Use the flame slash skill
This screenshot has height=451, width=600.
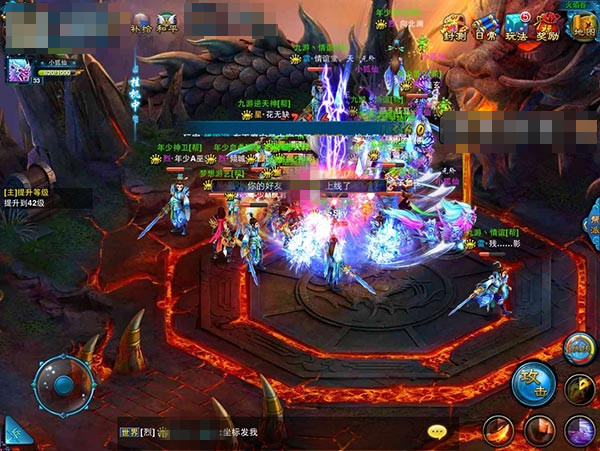[498, 432]
